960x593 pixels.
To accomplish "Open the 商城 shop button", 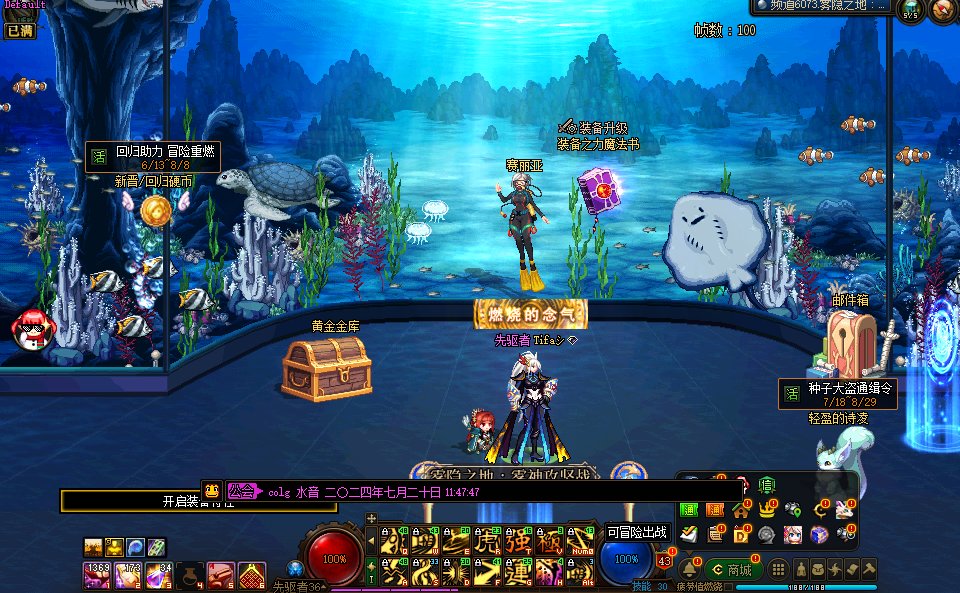I will click(x=733, y=570).
